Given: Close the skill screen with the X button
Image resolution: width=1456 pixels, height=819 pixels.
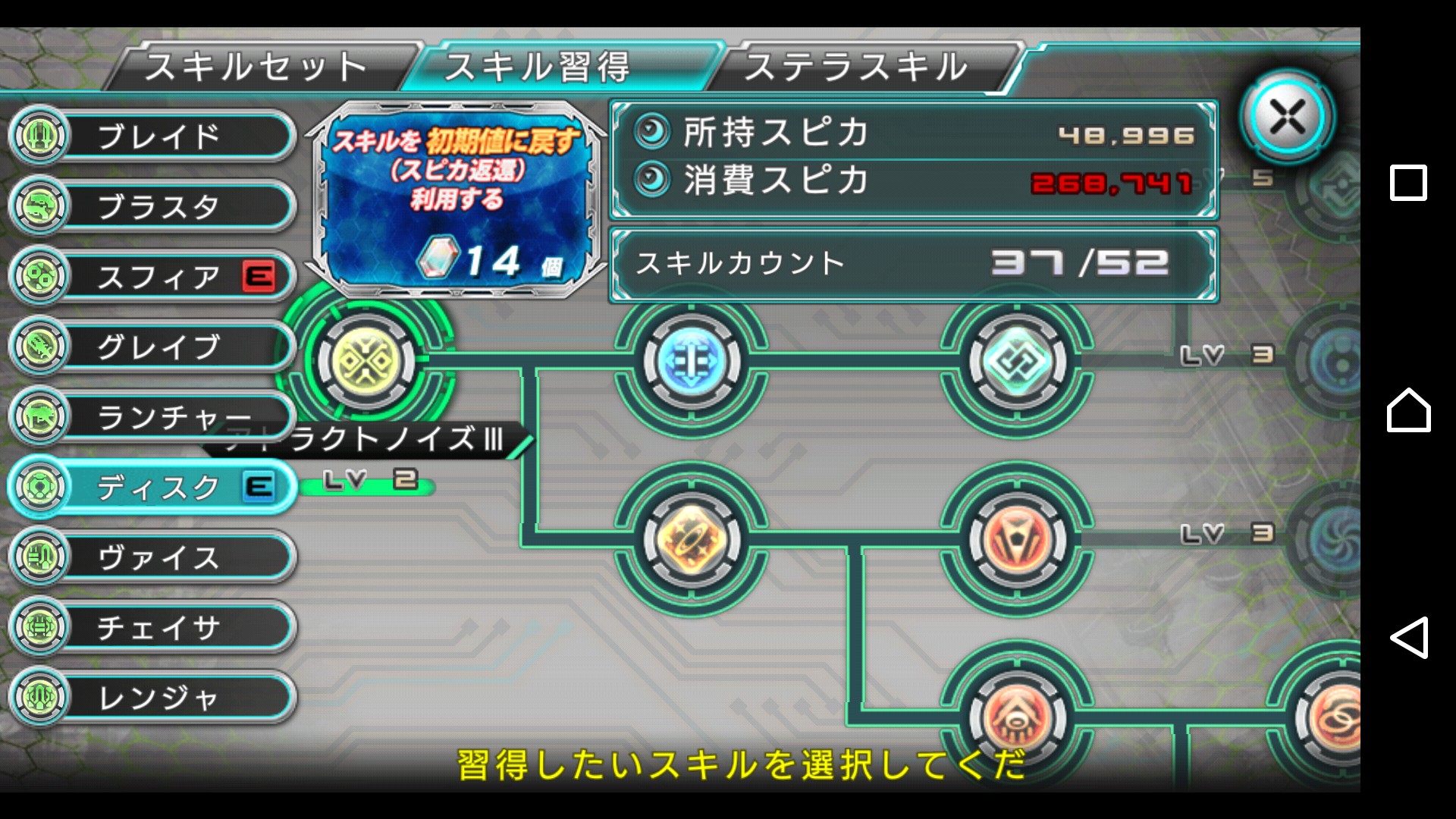Looking at the screenshot, I should pyautogui.click(x=1287, y=118).
